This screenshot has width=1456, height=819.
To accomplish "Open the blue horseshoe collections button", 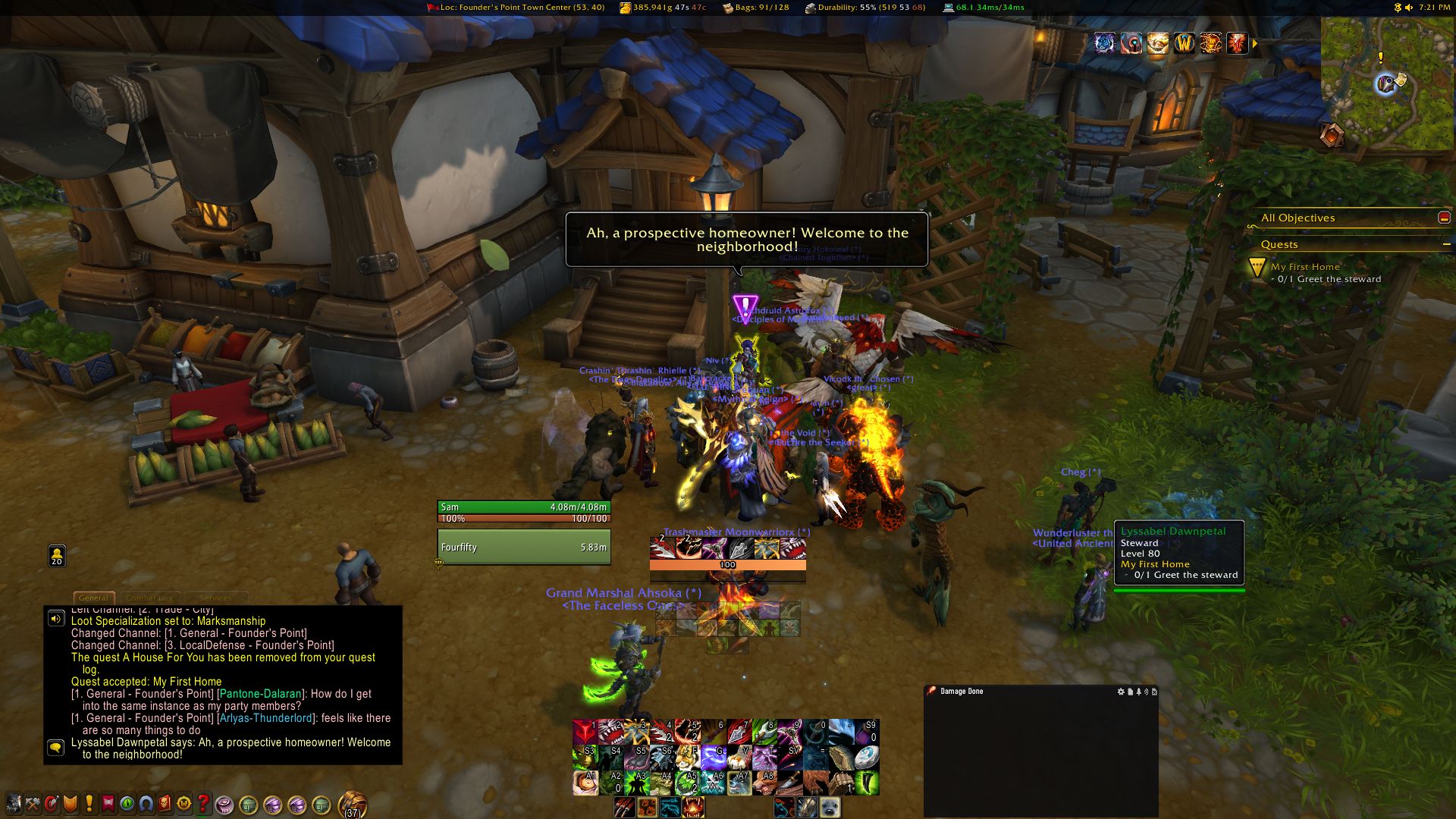I will click(146, 803).
